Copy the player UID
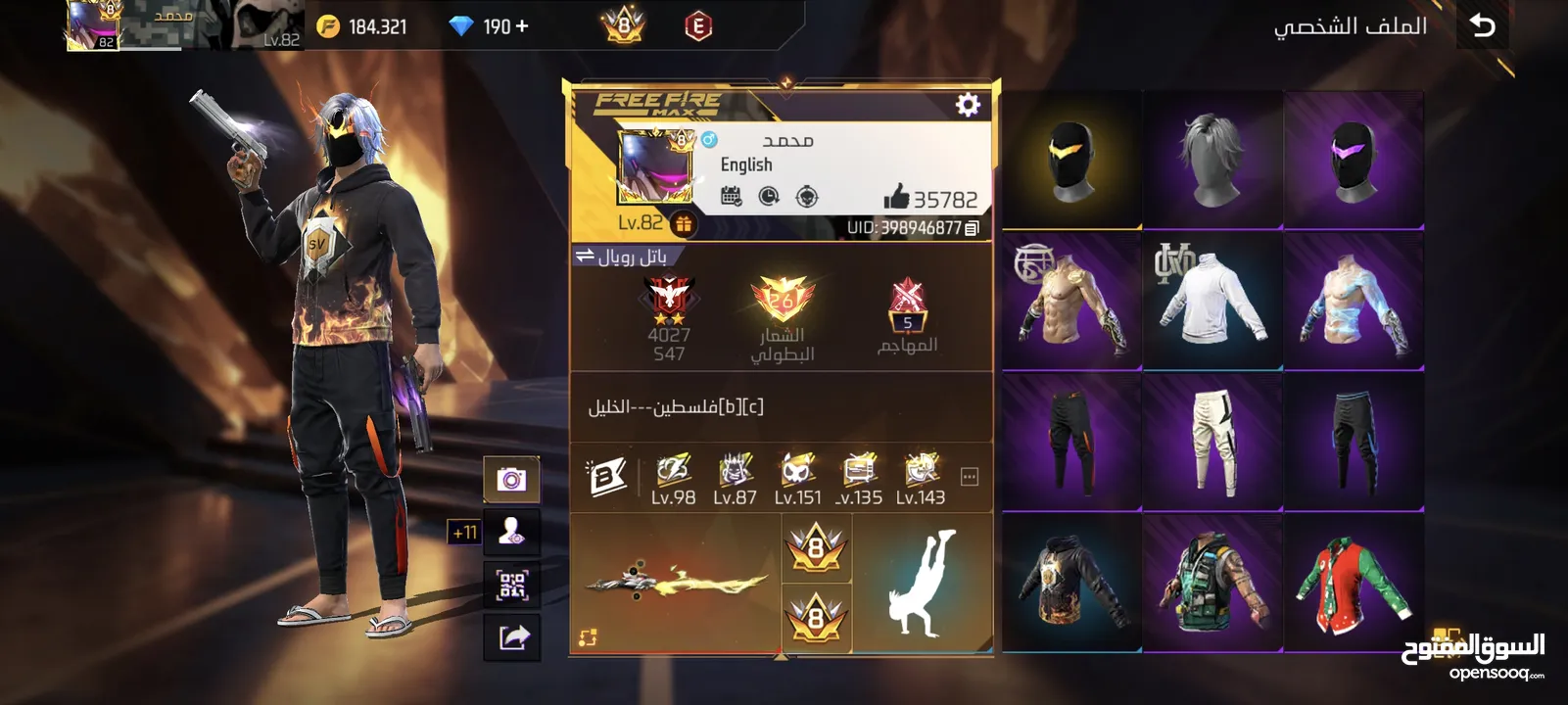This screenshot has height=705, width=1568. click(x=972, y=228)
